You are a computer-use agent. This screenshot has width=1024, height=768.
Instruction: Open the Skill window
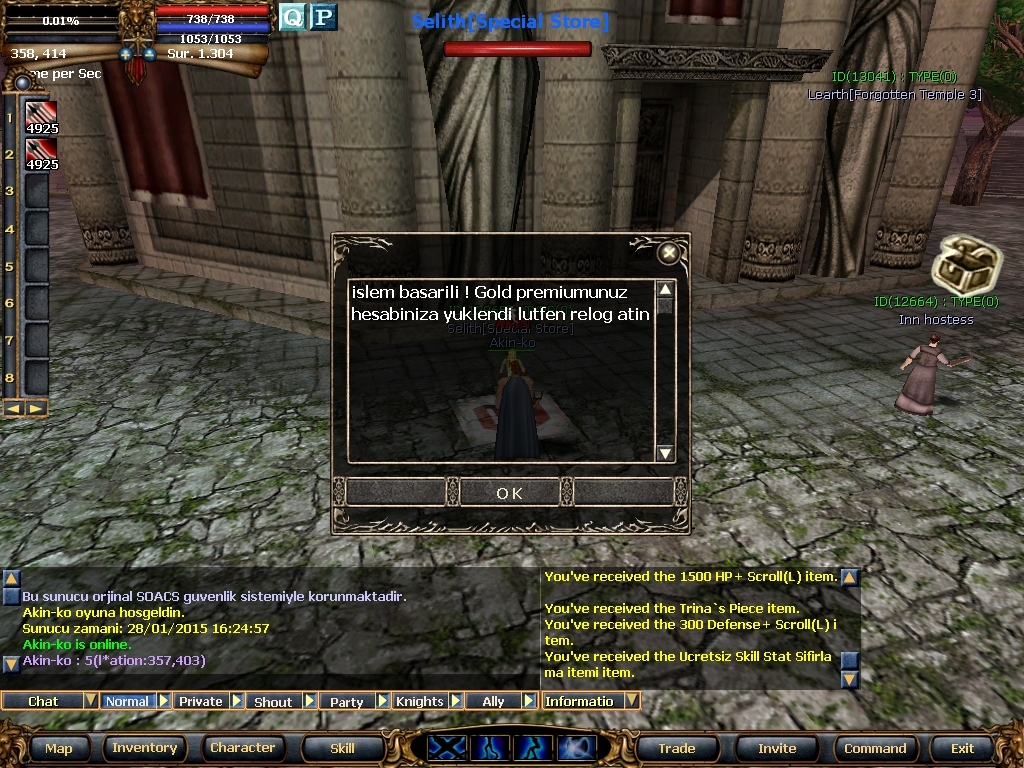(342, 748)
